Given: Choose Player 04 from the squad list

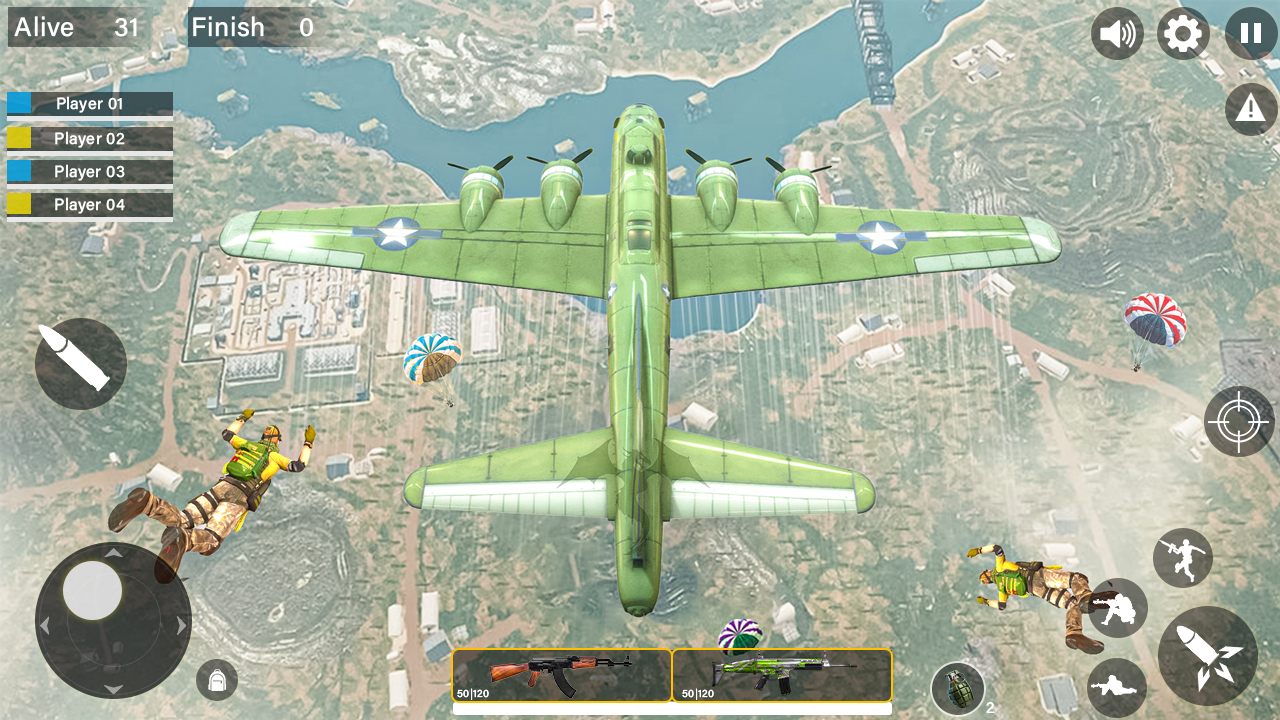Looking at the screenshot, I should click(x=90, y=205).
